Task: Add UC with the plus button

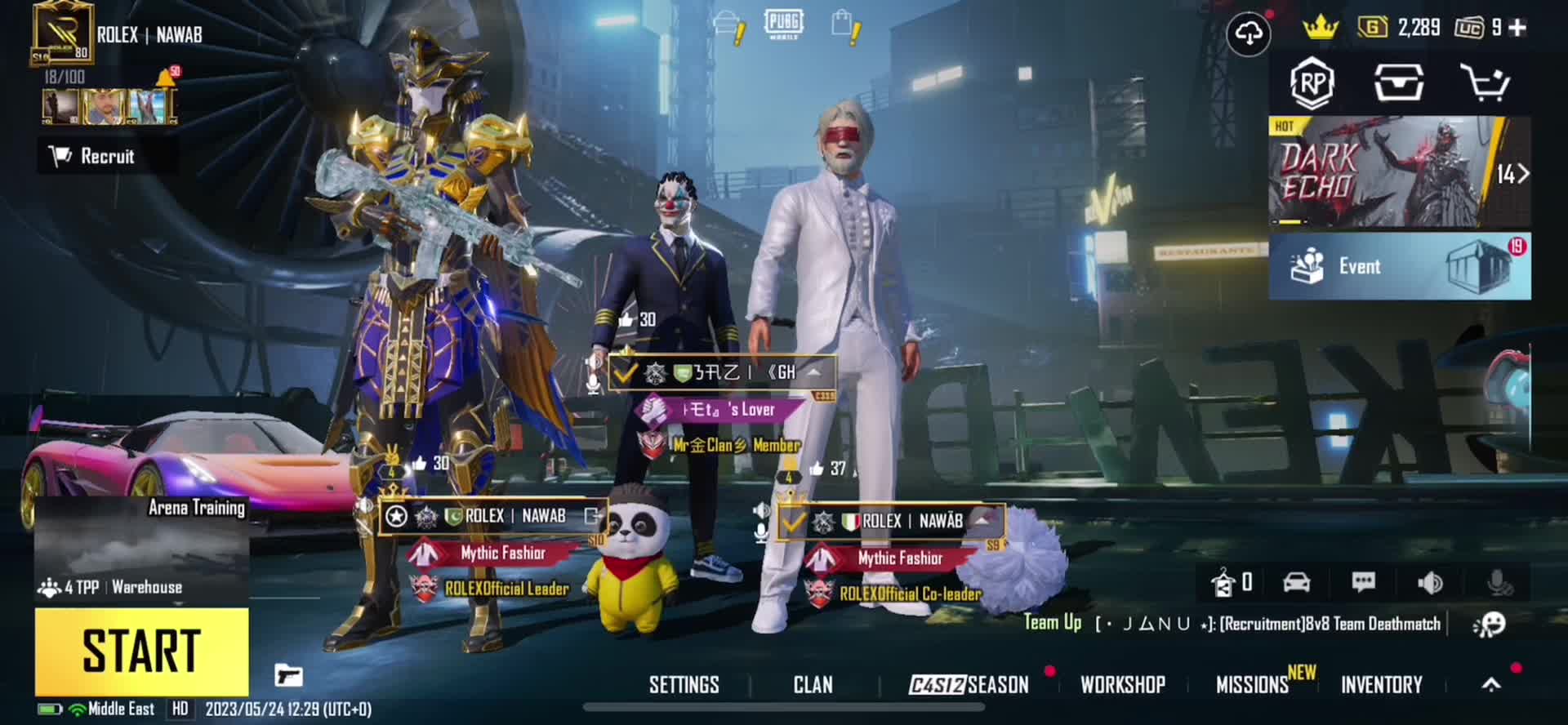Action: point(1517,28)
